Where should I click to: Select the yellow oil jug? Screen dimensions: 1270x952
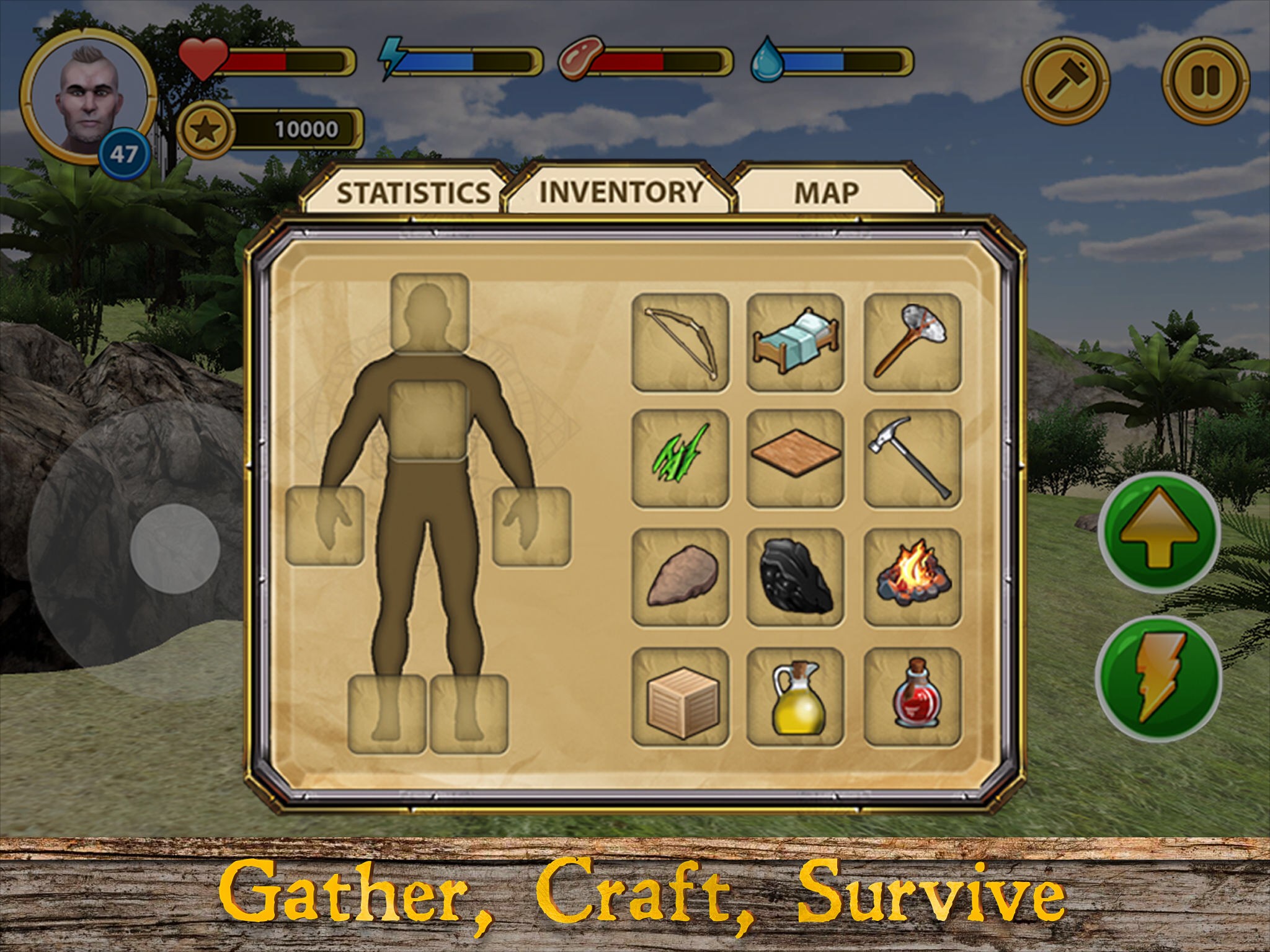click(795, 696)
